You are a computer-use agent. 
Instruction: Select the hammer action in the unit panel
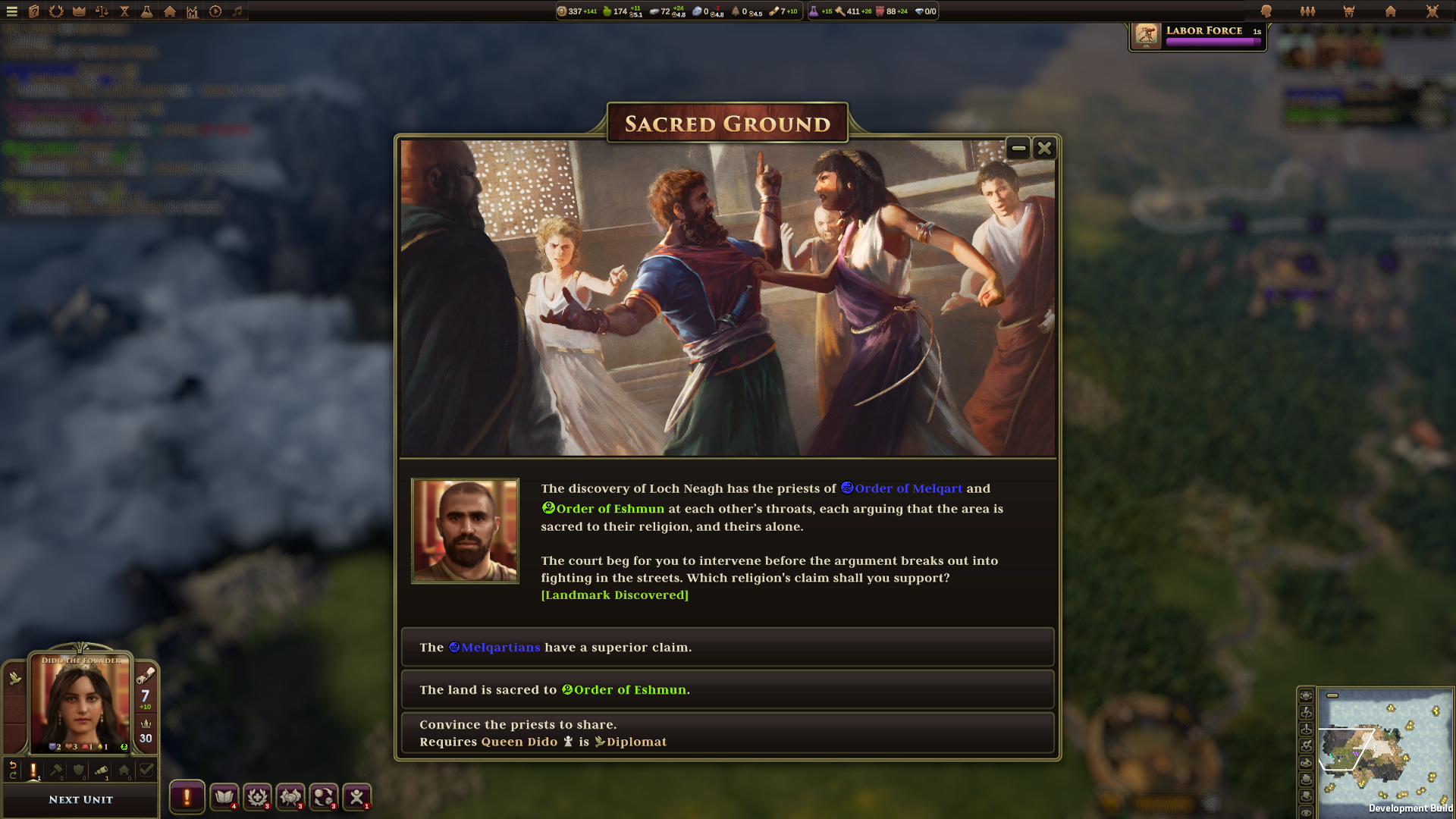tap(55, 770)
